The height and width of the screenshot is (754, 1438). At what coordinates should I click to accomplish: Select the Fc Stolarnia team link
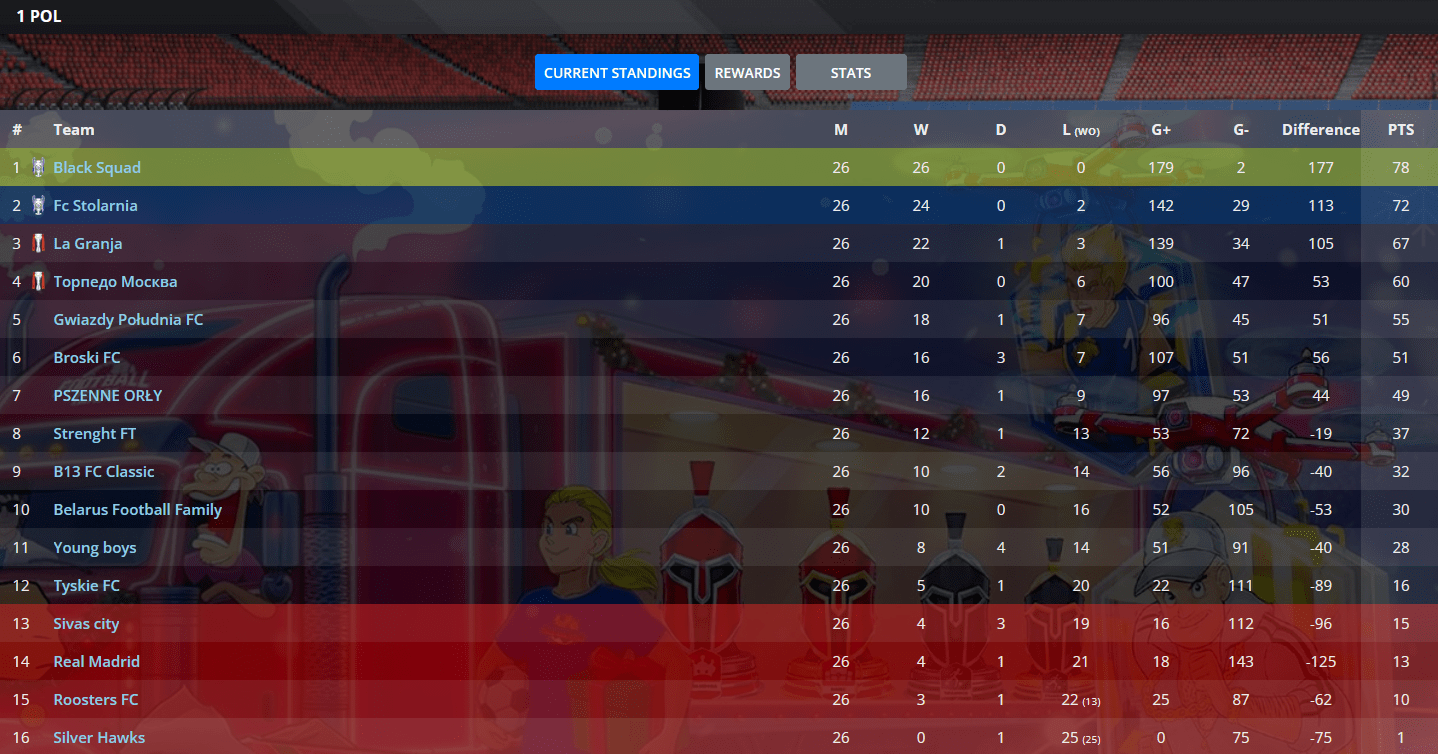(95, 206)
